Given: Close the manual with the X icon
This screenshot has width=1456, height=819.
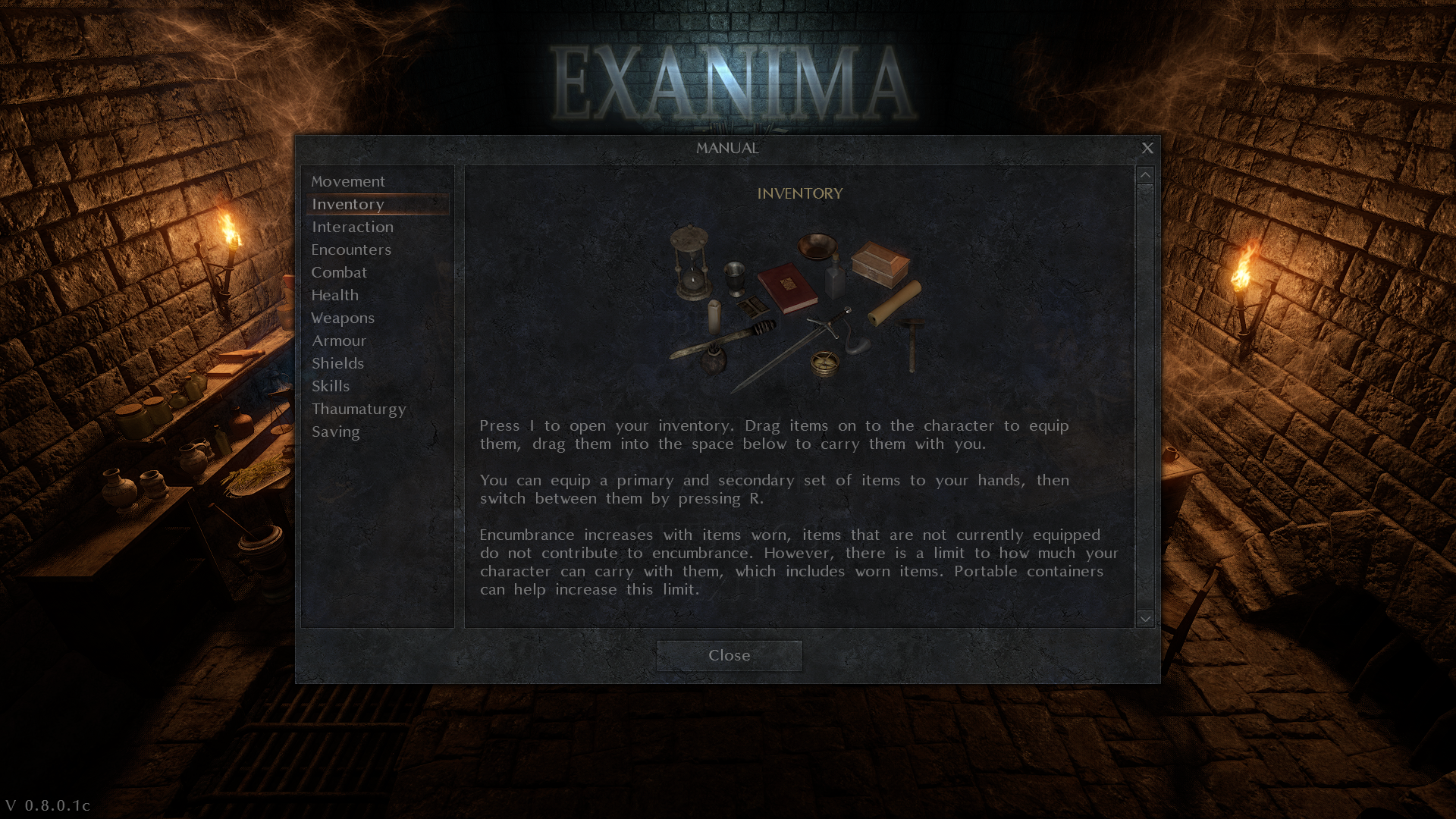Looking at the screenshot, I should 1147,148.
